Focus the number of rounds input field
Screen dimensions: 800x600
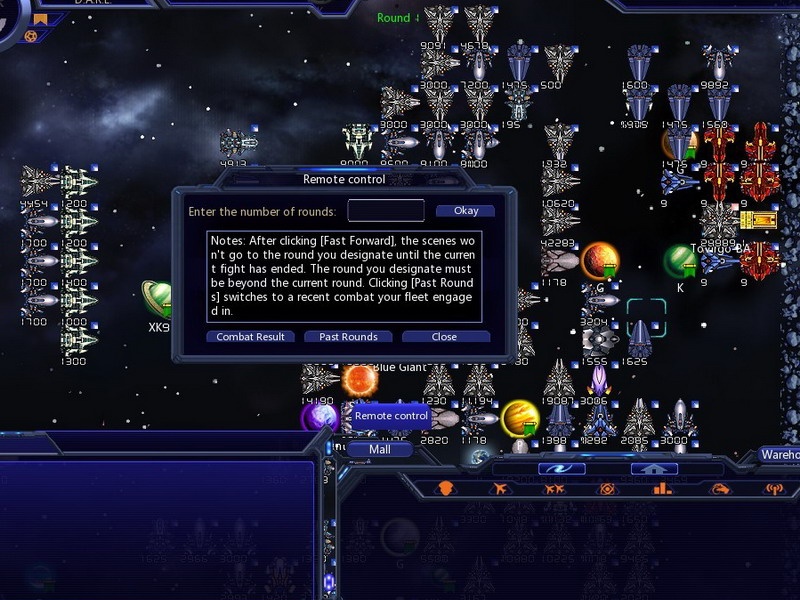(386, 211)
